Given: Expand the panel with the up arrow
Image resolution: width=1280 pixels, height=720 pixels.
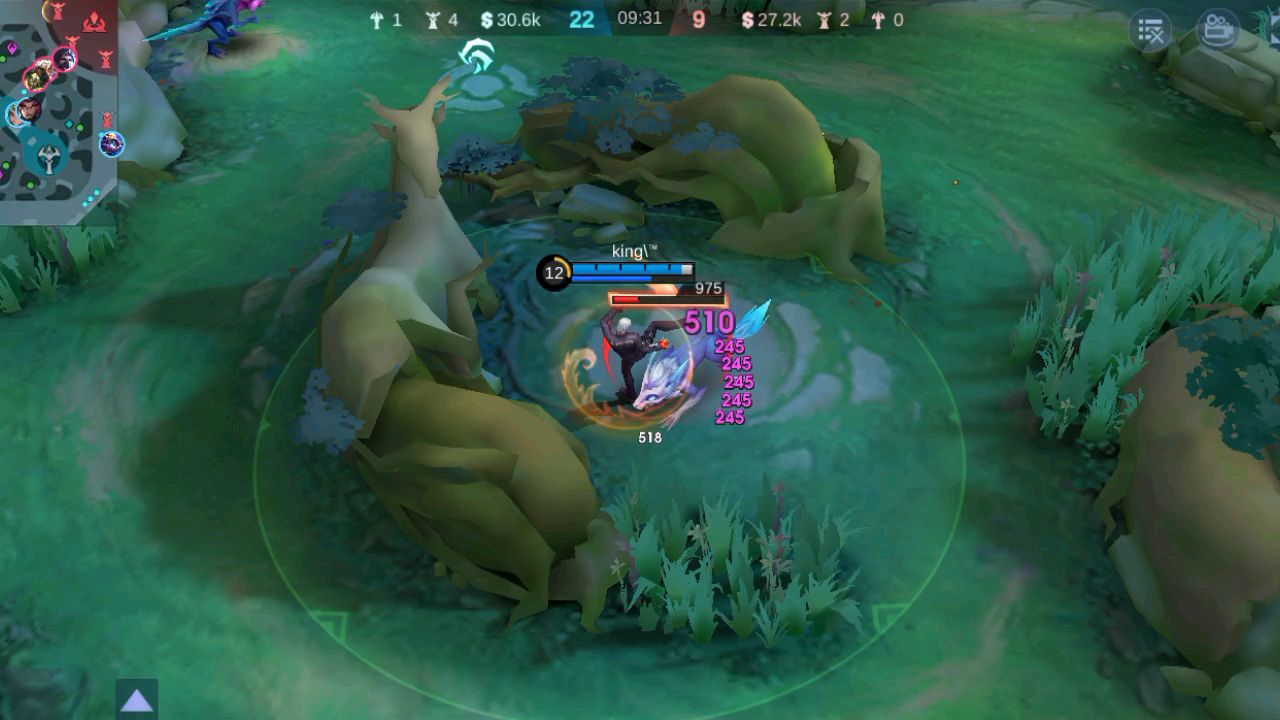Looking at the screenshot, I should 136,700.
